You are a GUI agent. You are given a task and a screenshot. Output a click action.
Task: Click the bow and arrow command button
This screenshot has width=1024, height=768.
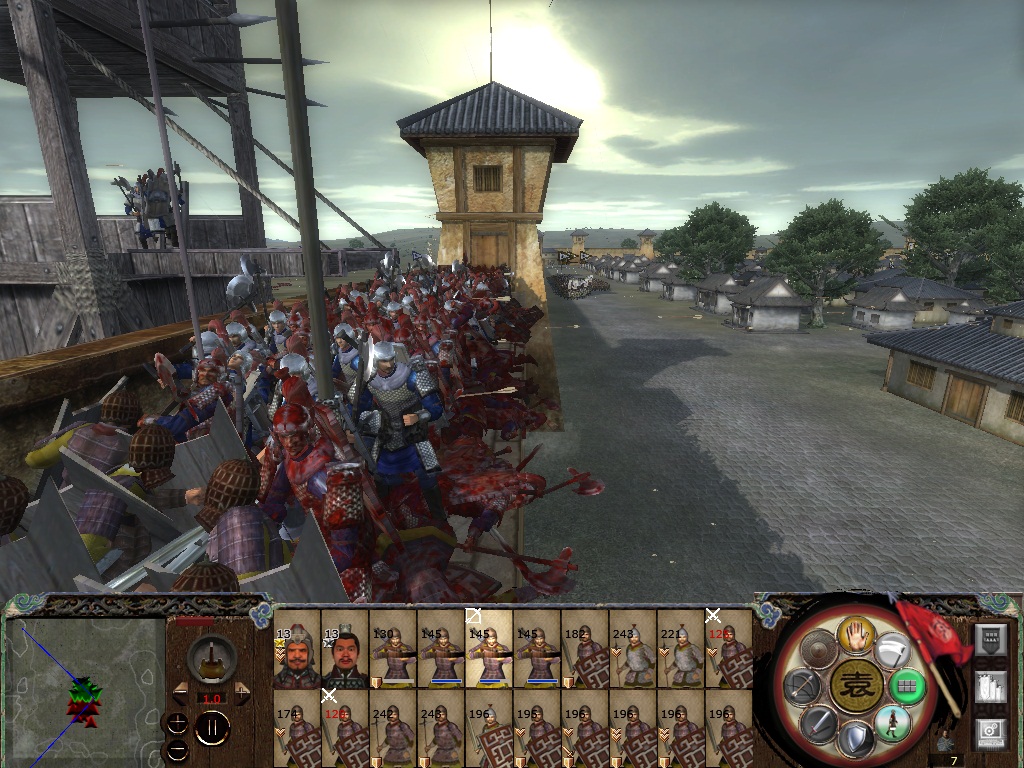point(801,686)
